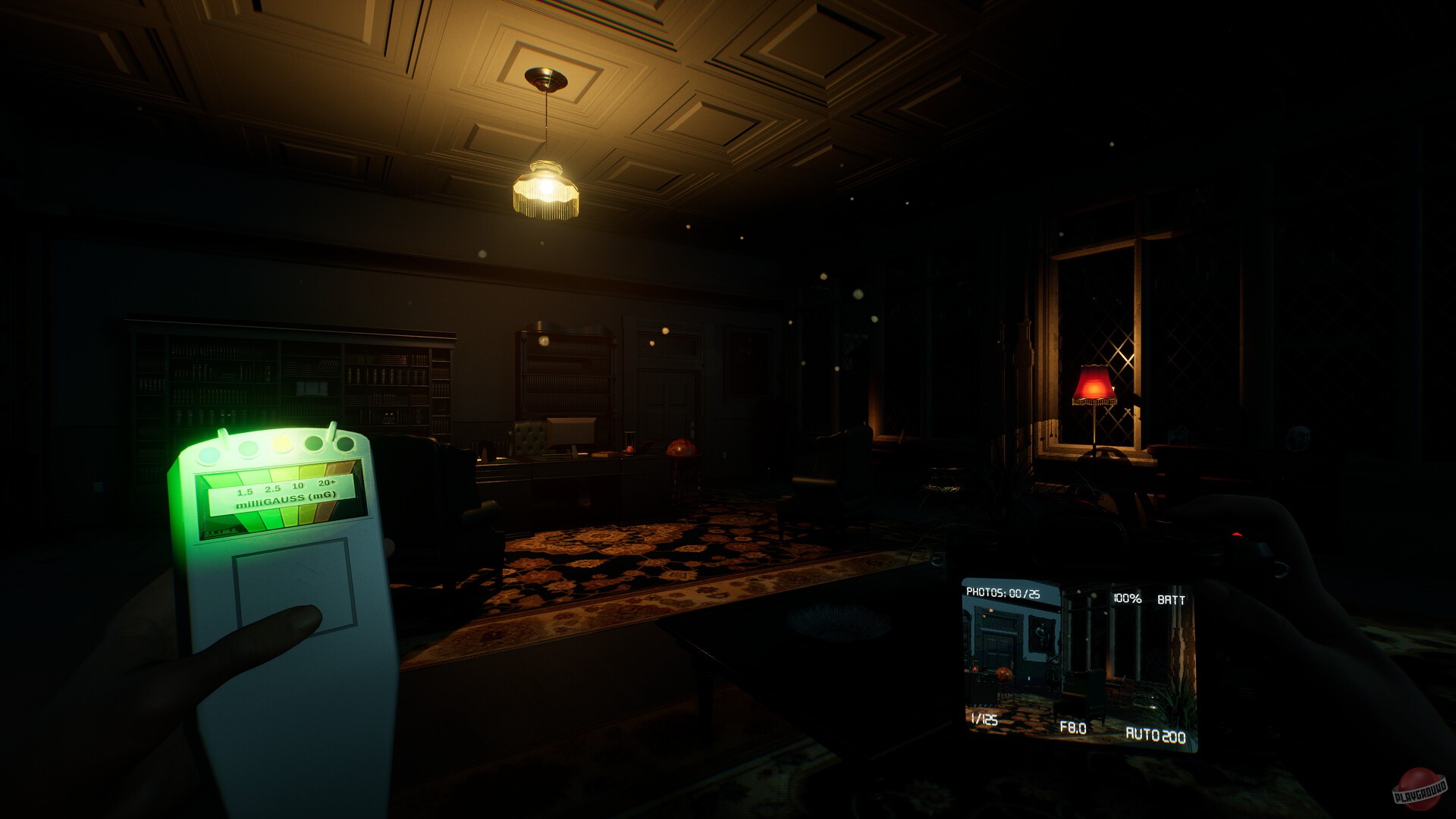The image size is (1456, 819).
Task: Select the PHOTOS: 00/25 counter display
Action: coord(1005,592)
